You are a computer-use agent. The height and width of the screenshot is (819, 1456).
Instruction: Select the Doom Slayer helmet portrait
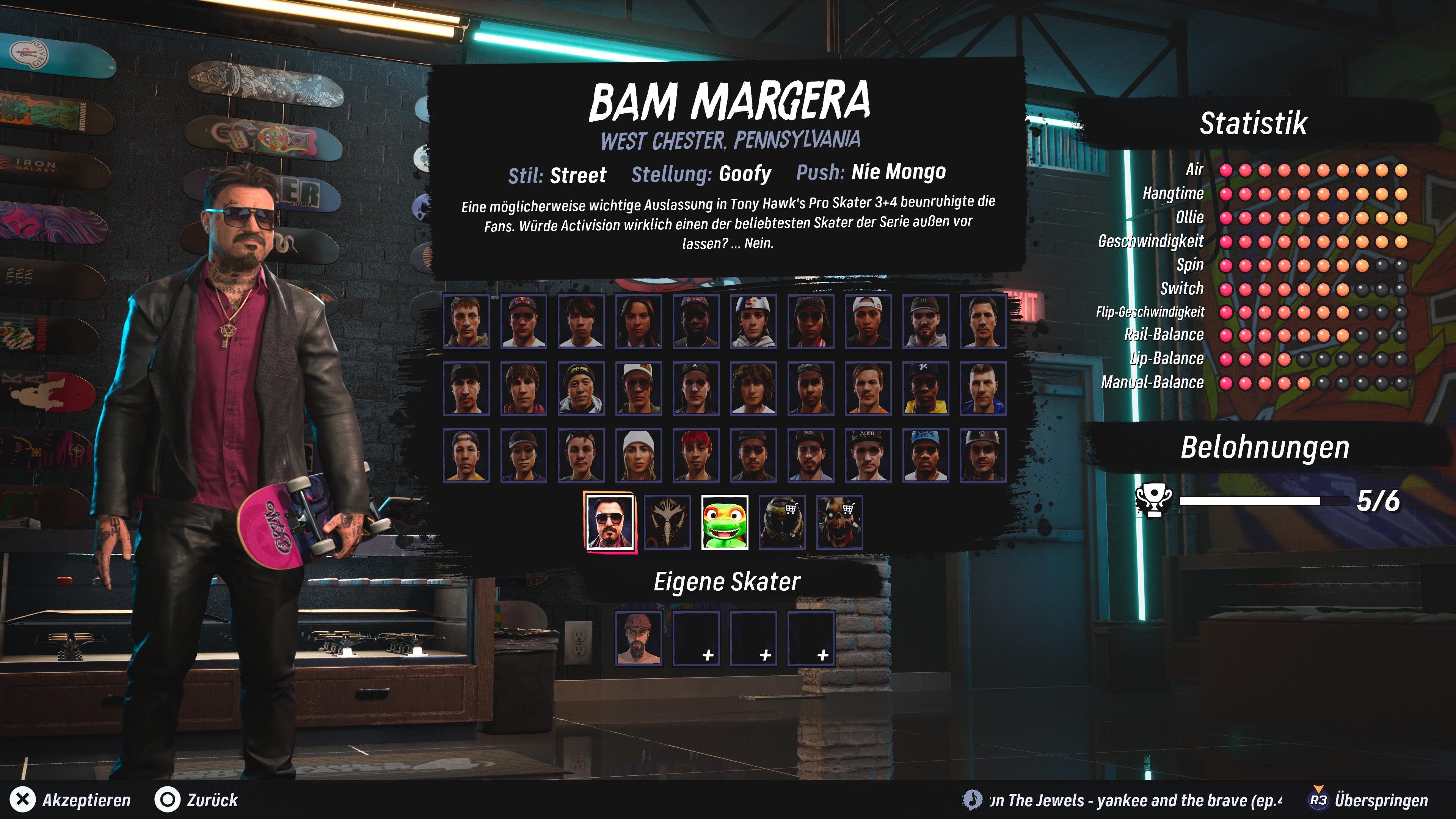pos(782,522)
